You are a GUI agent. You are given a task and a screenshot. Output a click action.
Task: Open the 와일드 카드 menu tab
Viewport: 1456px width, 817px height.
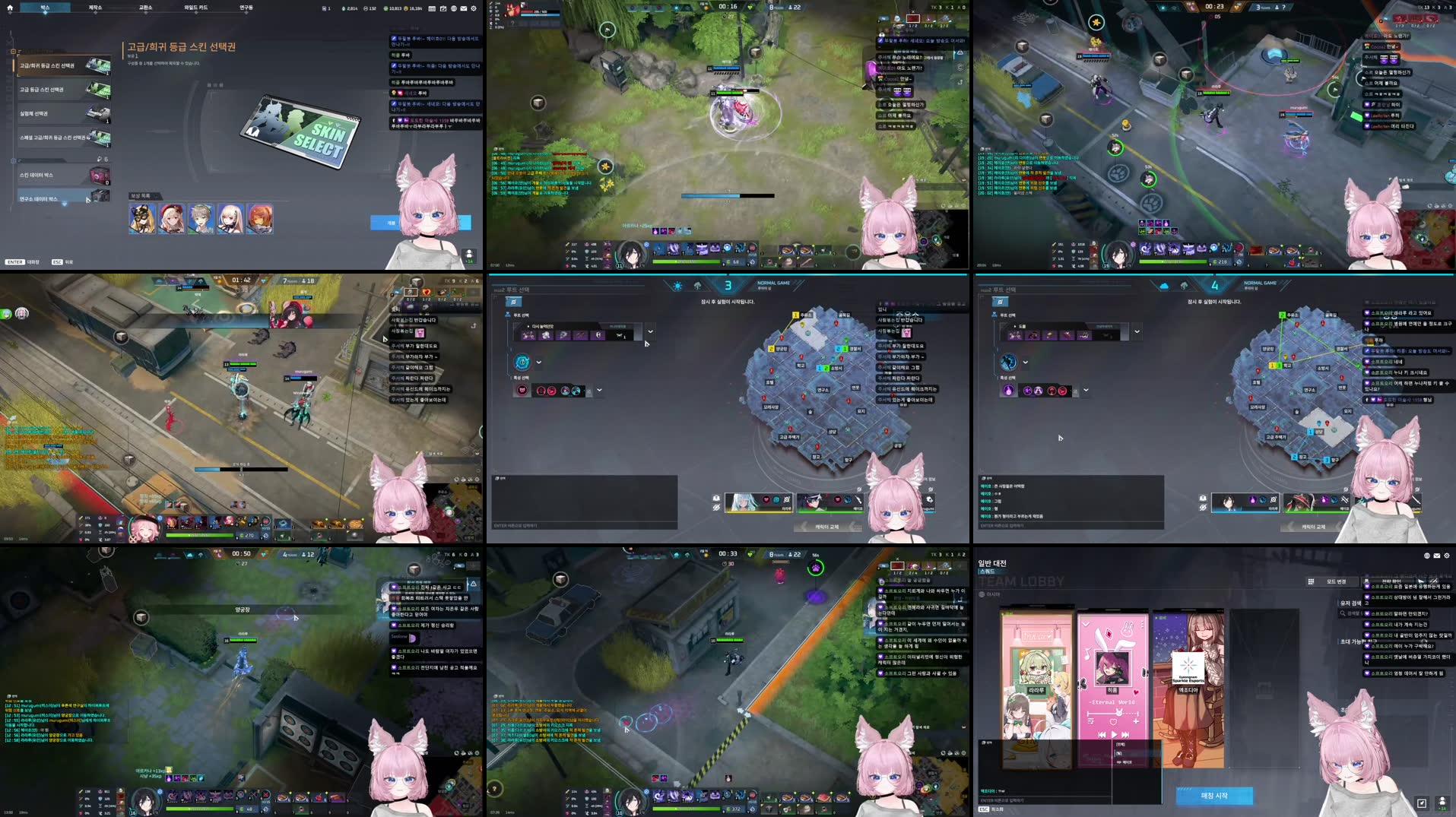(x=196, y=8)
